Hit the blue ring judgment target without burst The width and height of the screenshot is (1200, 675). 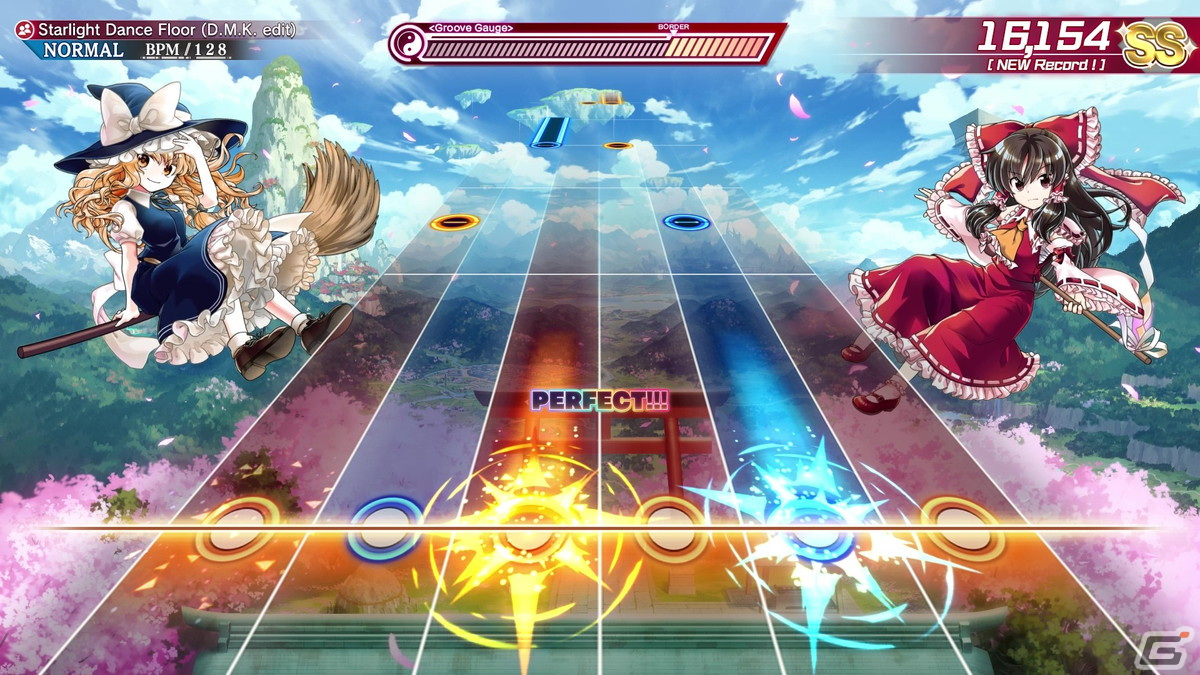pyautogui.click(x=385, y=530)
